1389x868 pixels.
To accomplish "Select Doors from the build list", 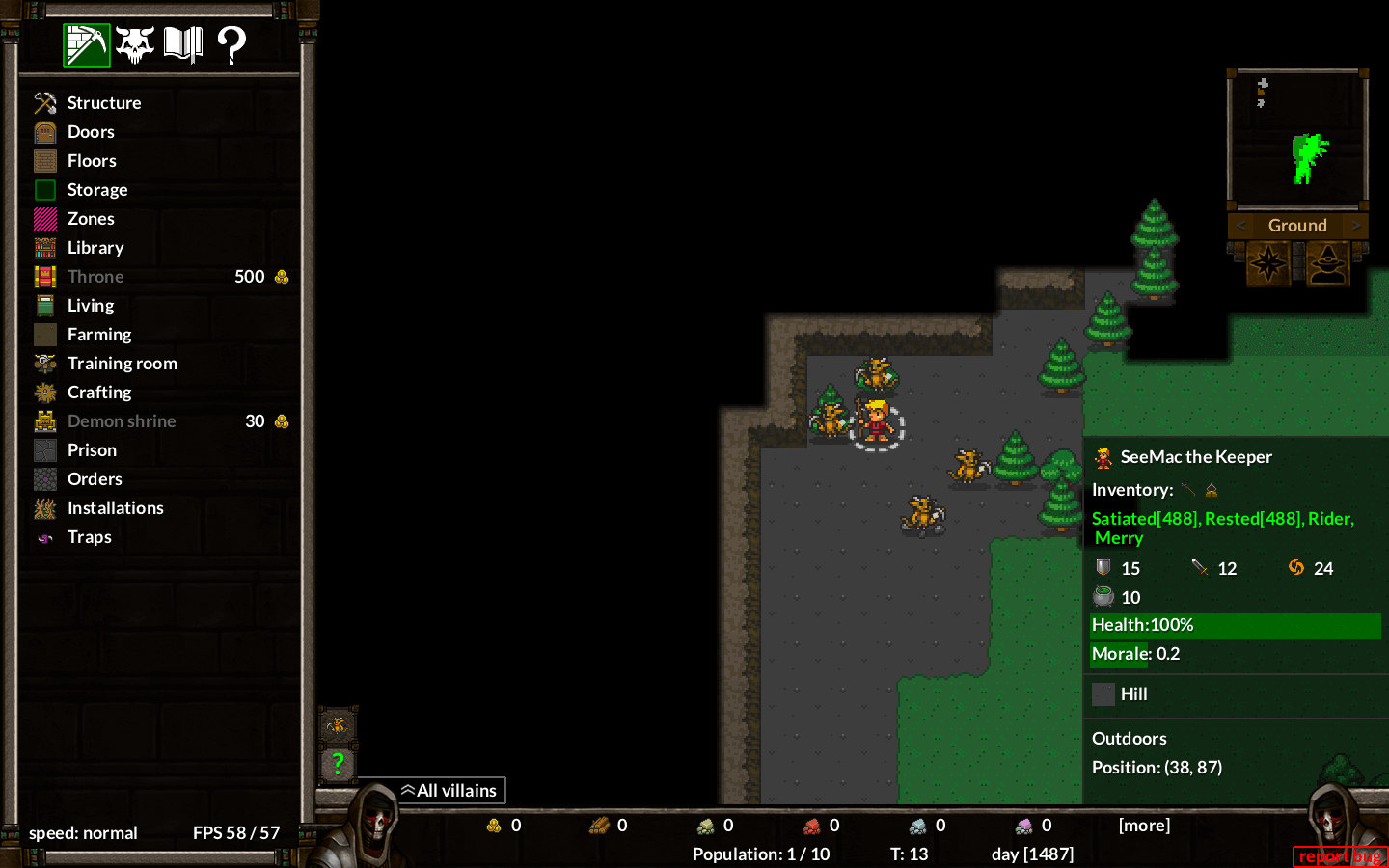I will (91, 132).
